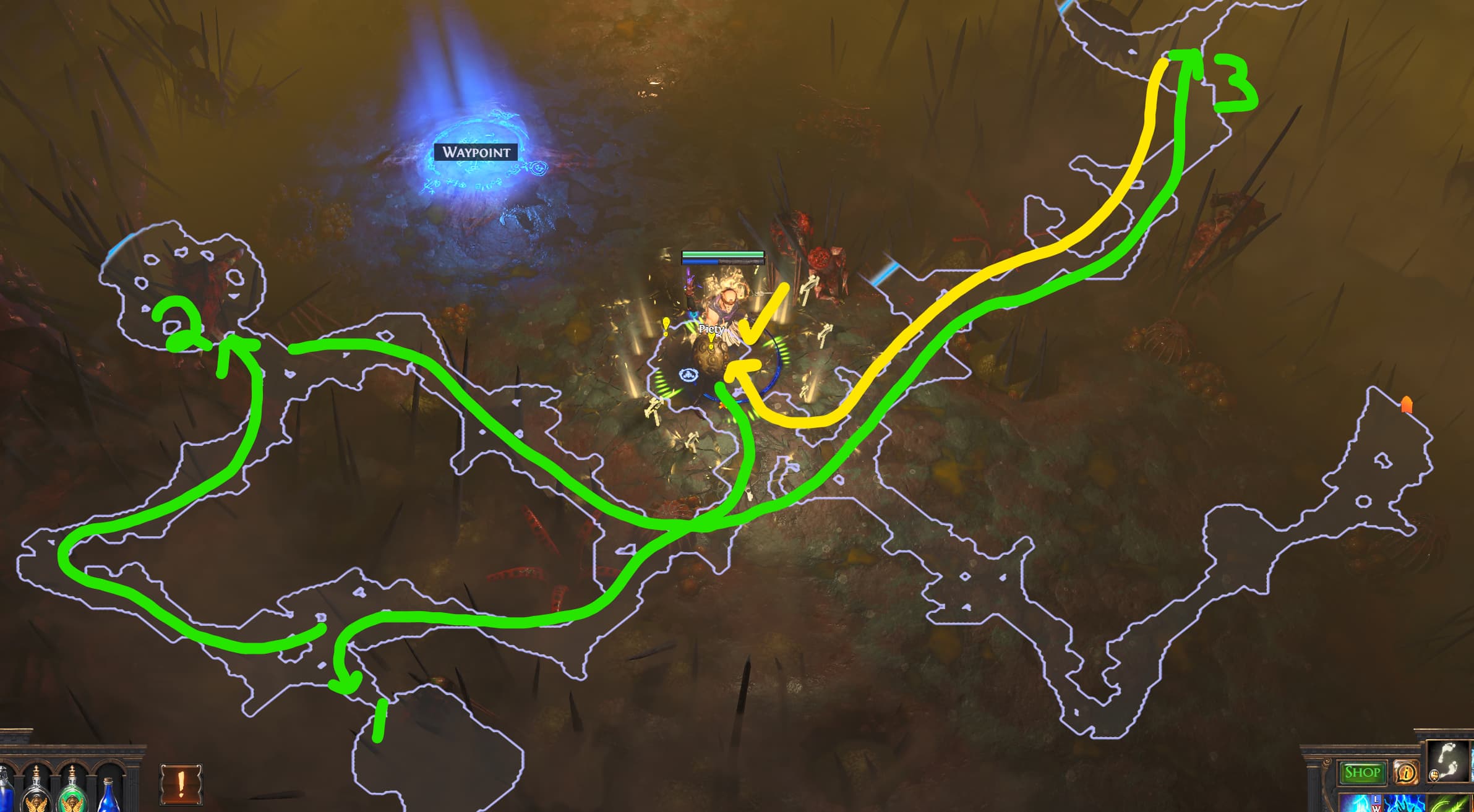Click the cork-topped blue bottle on the flask belt
1474x812 pixels.
click(109, 799)
